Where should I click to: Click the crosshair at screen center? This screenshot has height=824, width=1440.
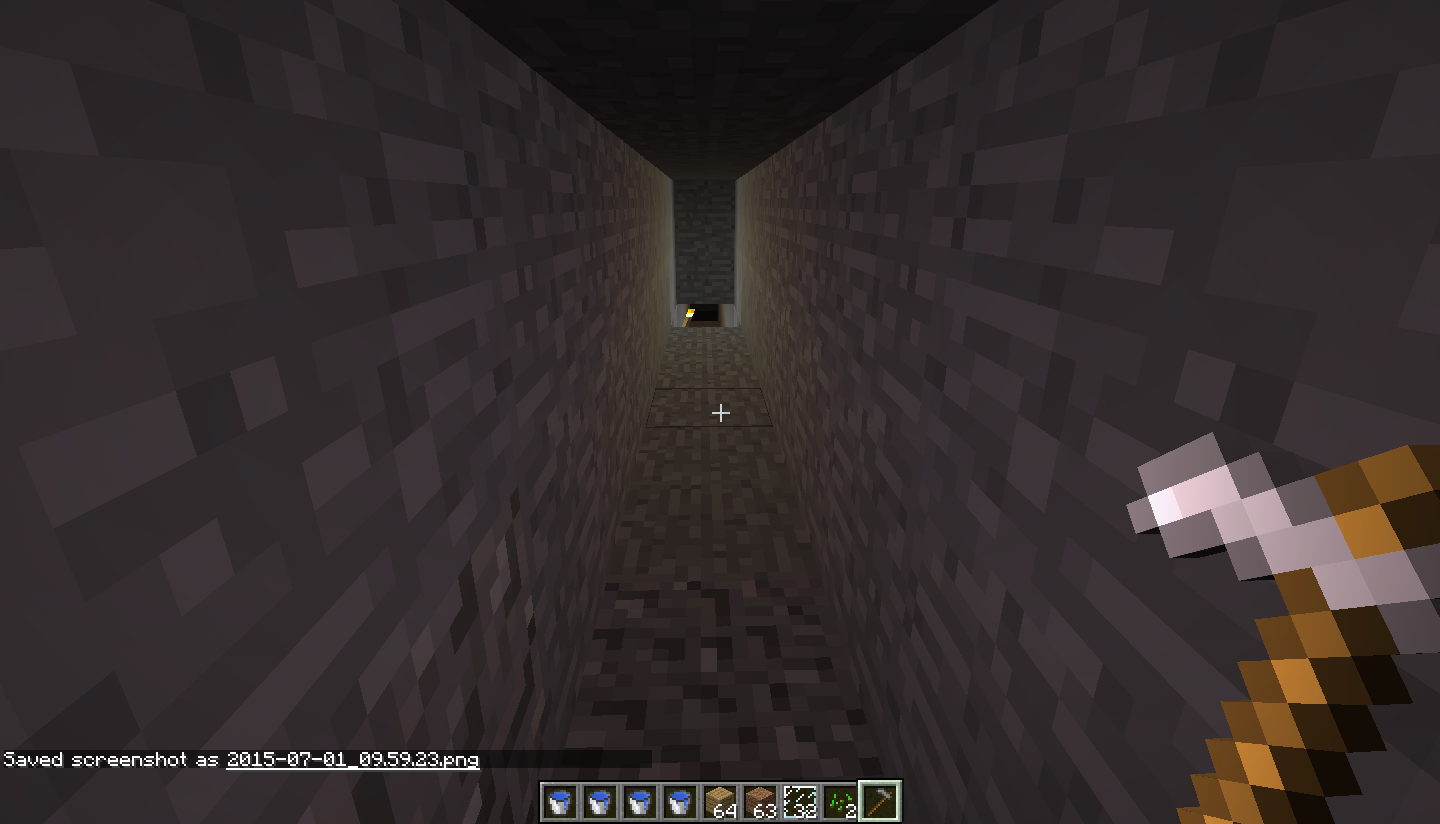click(722, 412)
